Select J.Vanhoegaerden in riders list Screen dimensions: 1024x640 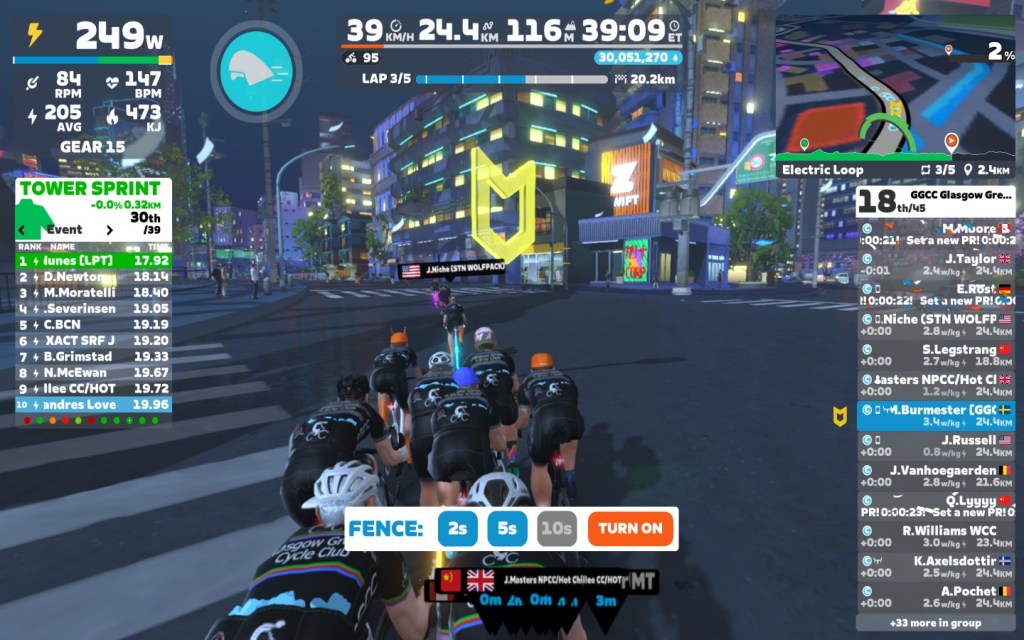[x=936, y=476]
